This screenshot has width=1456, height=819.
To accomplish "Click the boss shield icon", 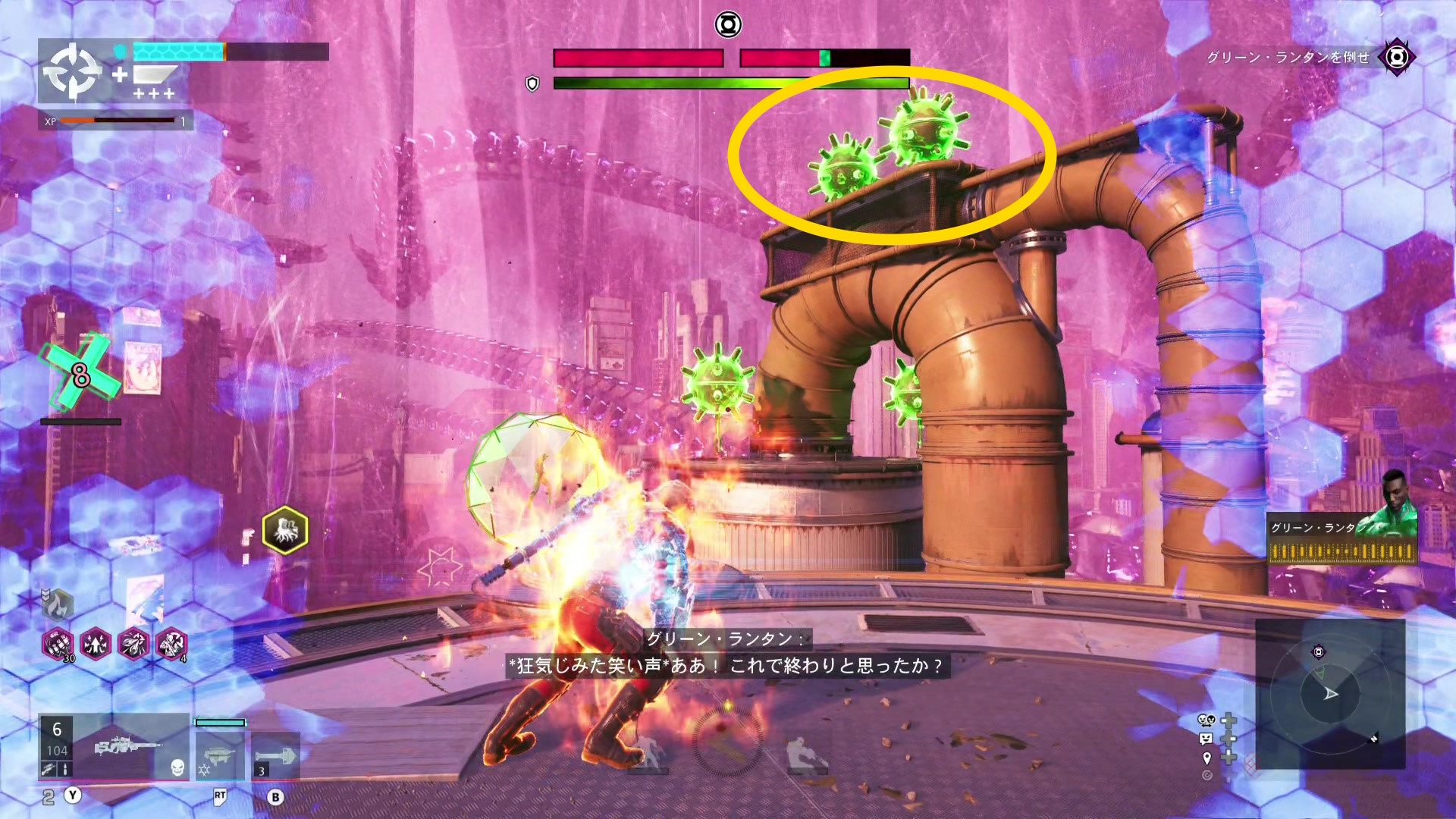I will (532, 83).
